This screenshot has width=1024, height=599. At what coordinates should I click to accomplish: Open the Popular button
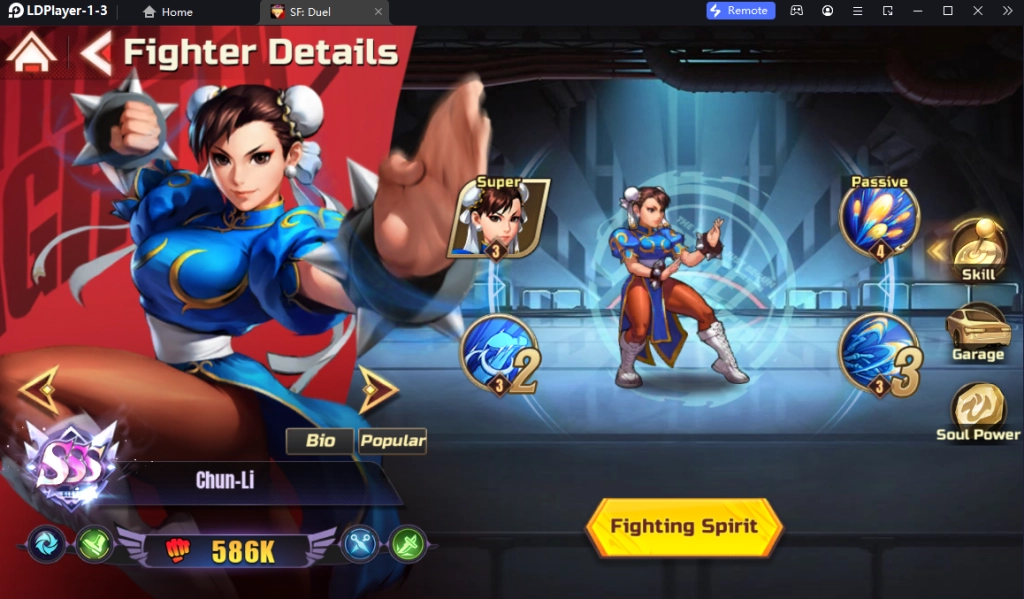[392, 441]
